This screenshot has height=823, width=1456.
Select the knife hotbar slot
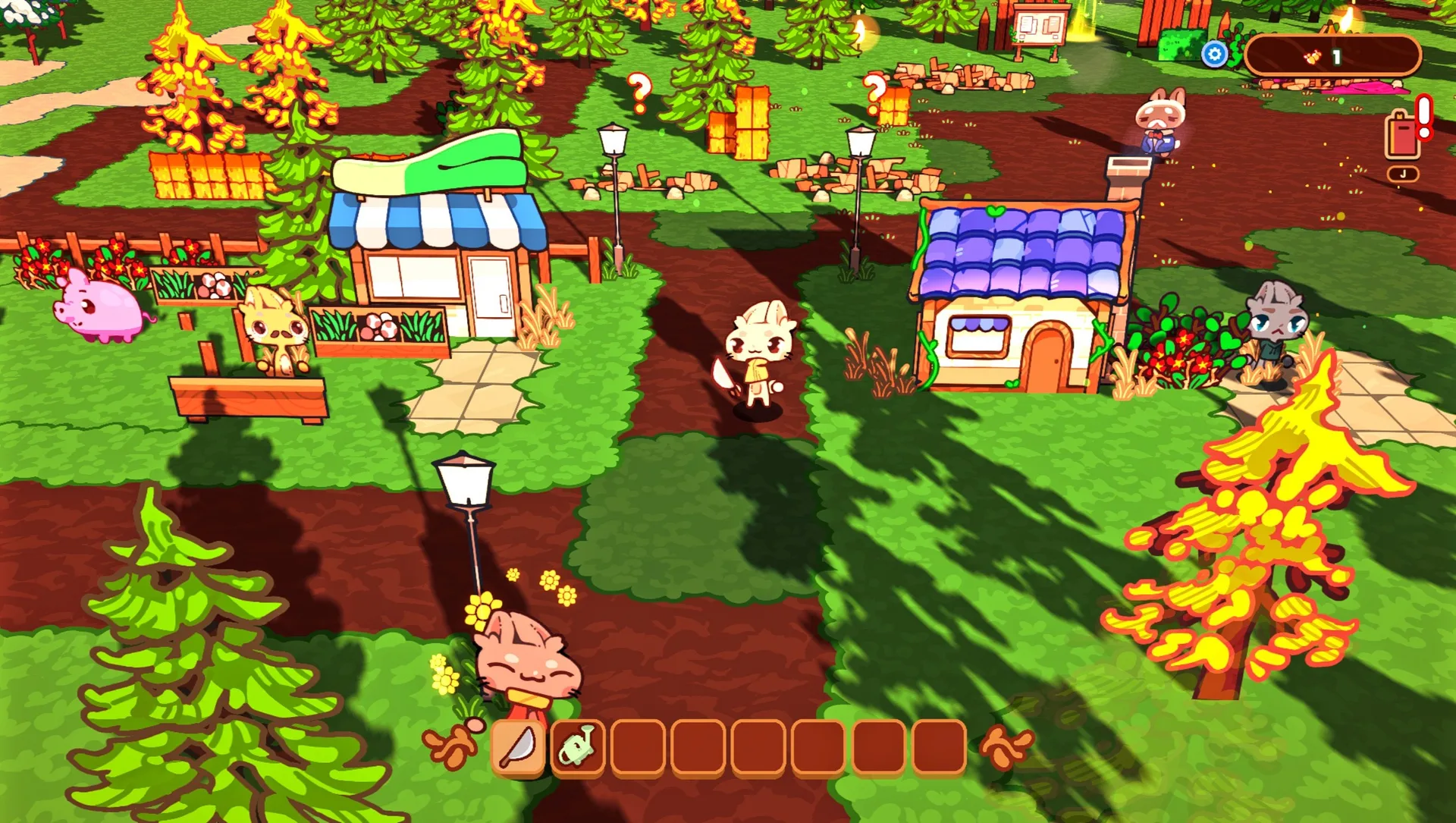click(x=519, y=747)
